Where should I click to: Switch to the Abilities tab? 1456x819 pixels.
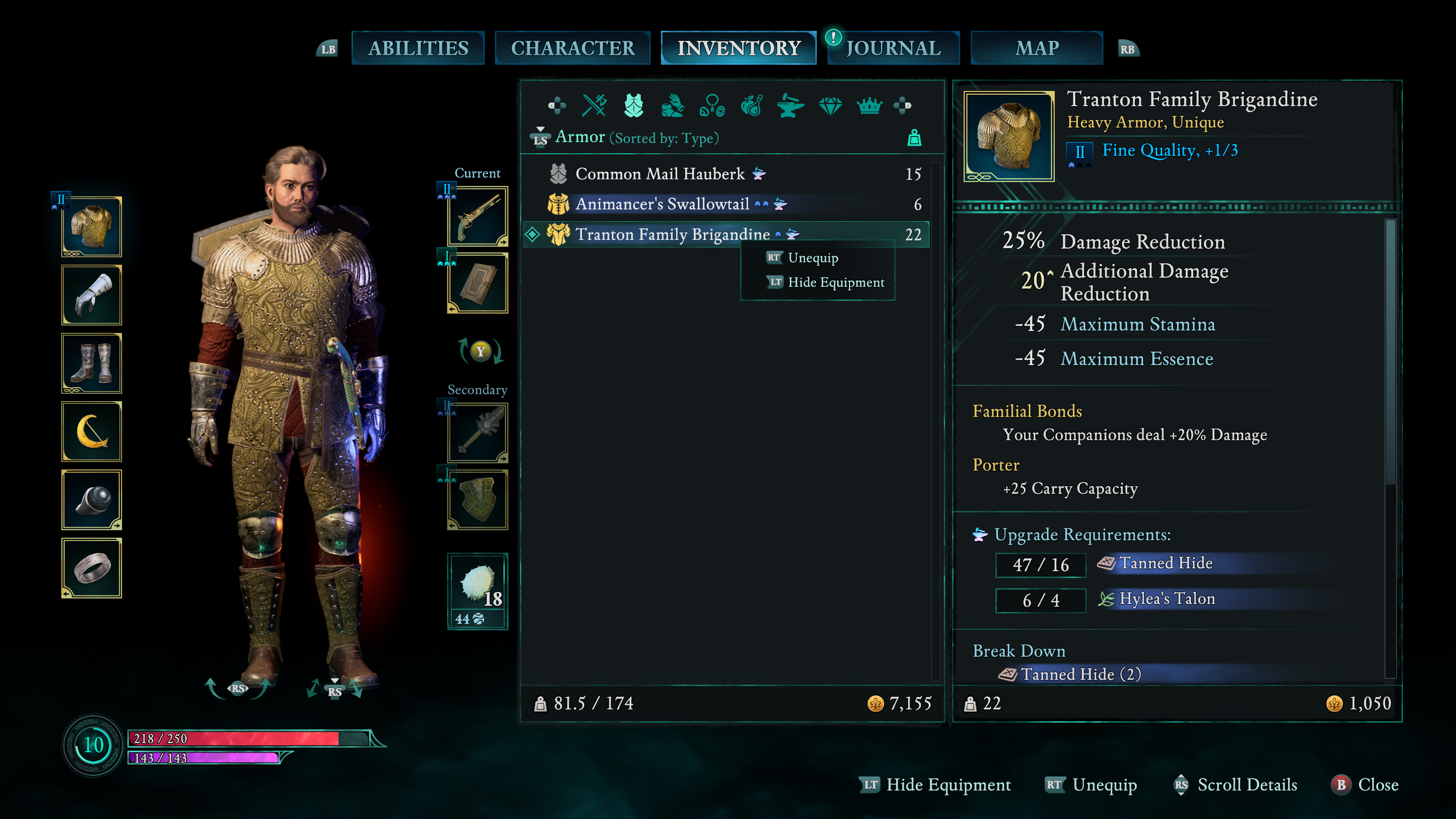[418, 48]
